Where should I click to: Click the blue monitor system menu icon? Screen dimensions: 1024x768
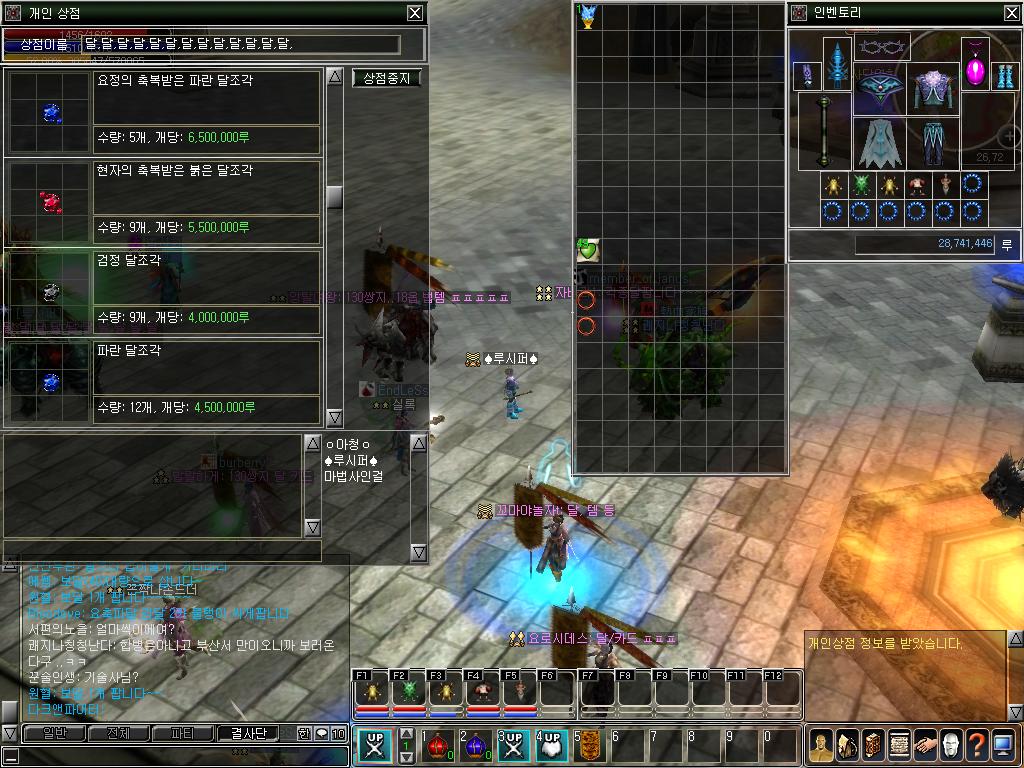[1003, 744]
